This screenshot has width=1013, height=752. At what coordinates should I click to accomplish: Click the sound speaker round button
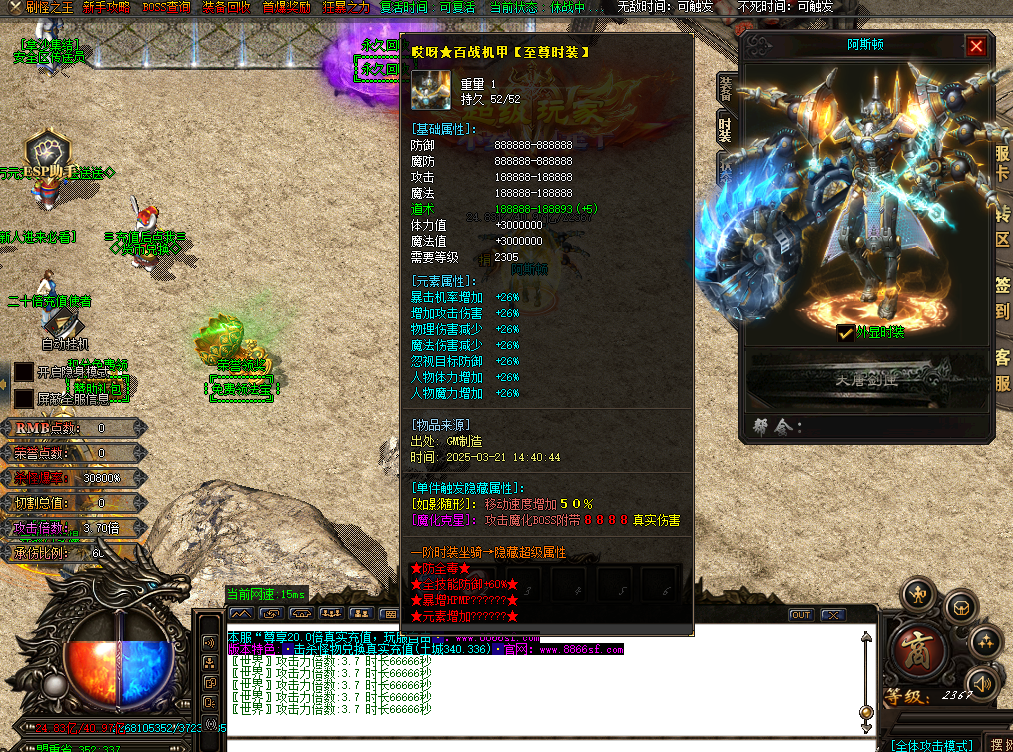point(983,683)
